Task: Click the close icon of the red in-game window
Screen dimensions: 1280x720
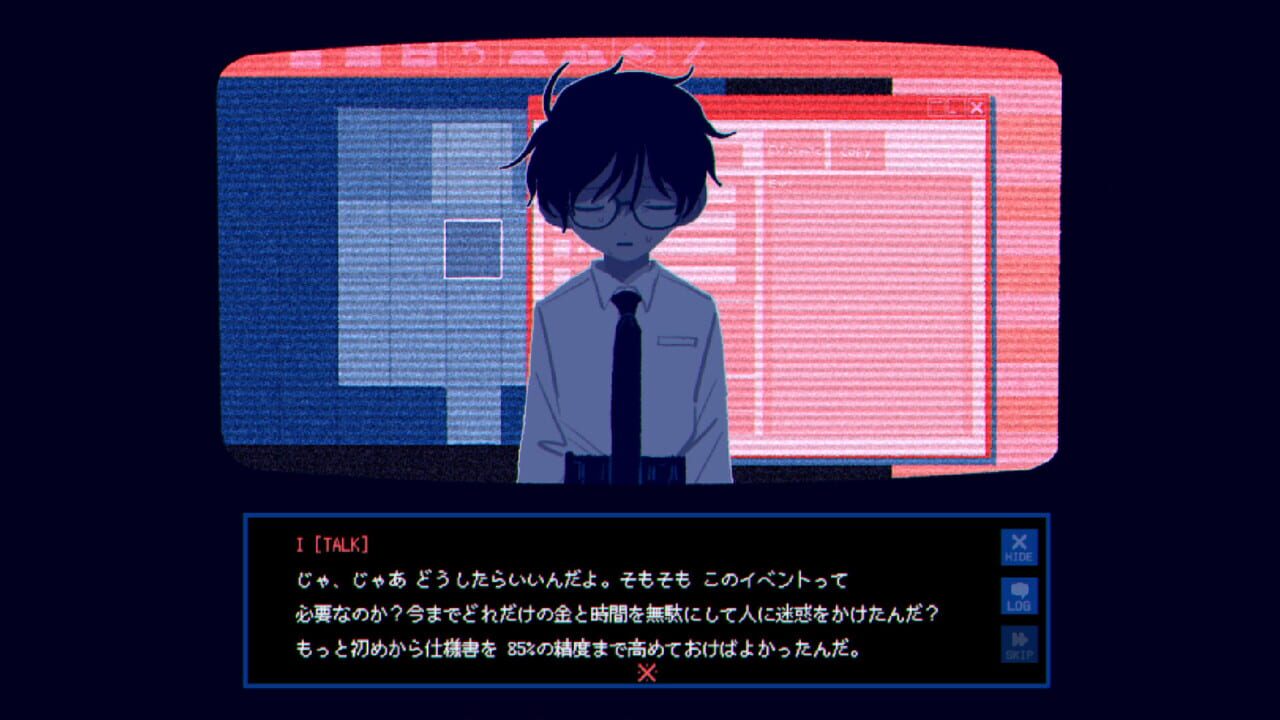Action: 977,107
